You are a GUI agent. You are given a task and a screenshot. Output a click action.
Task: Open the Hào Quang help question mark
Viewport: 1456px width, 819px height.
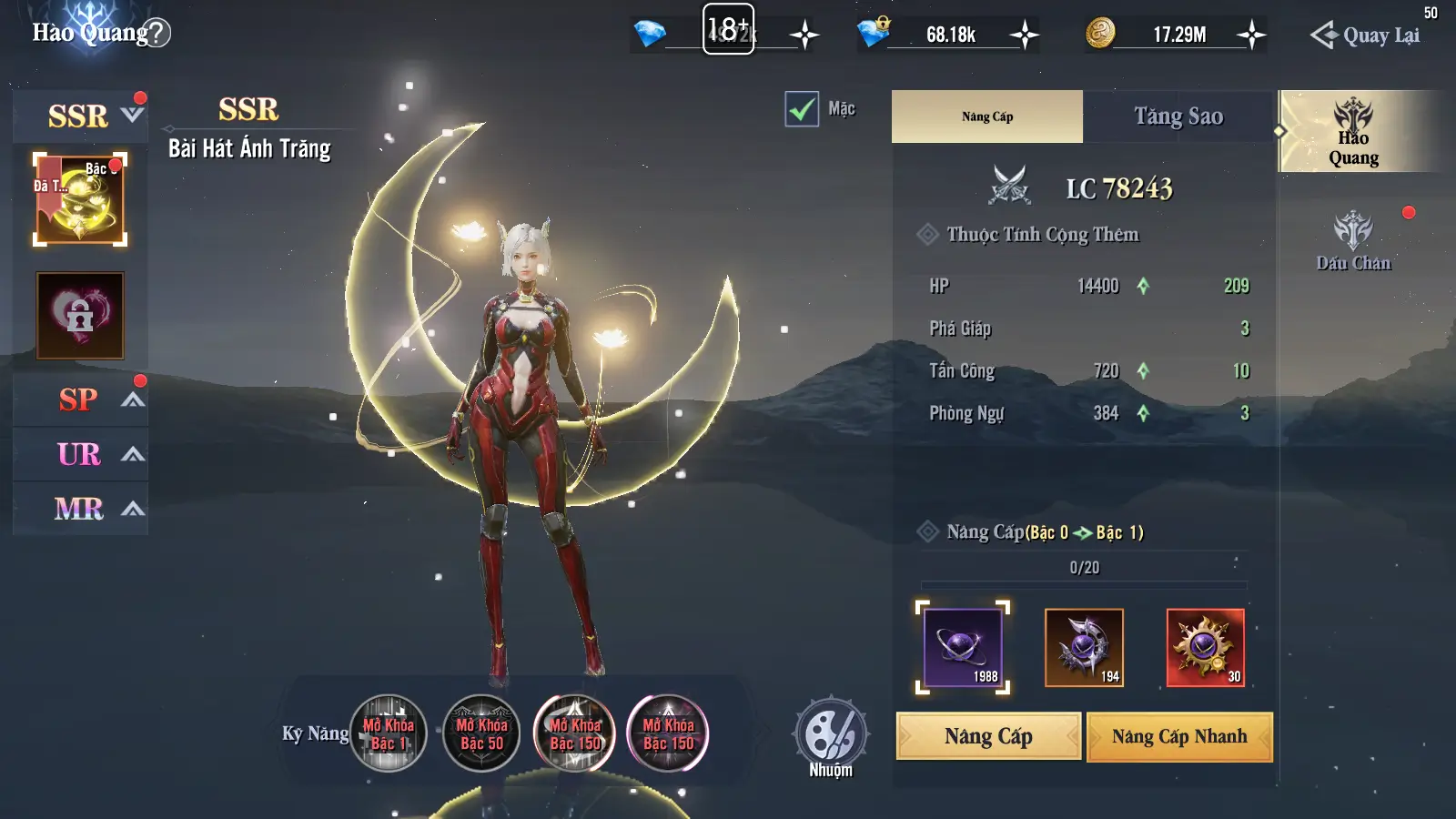click(x=157, y=34)
